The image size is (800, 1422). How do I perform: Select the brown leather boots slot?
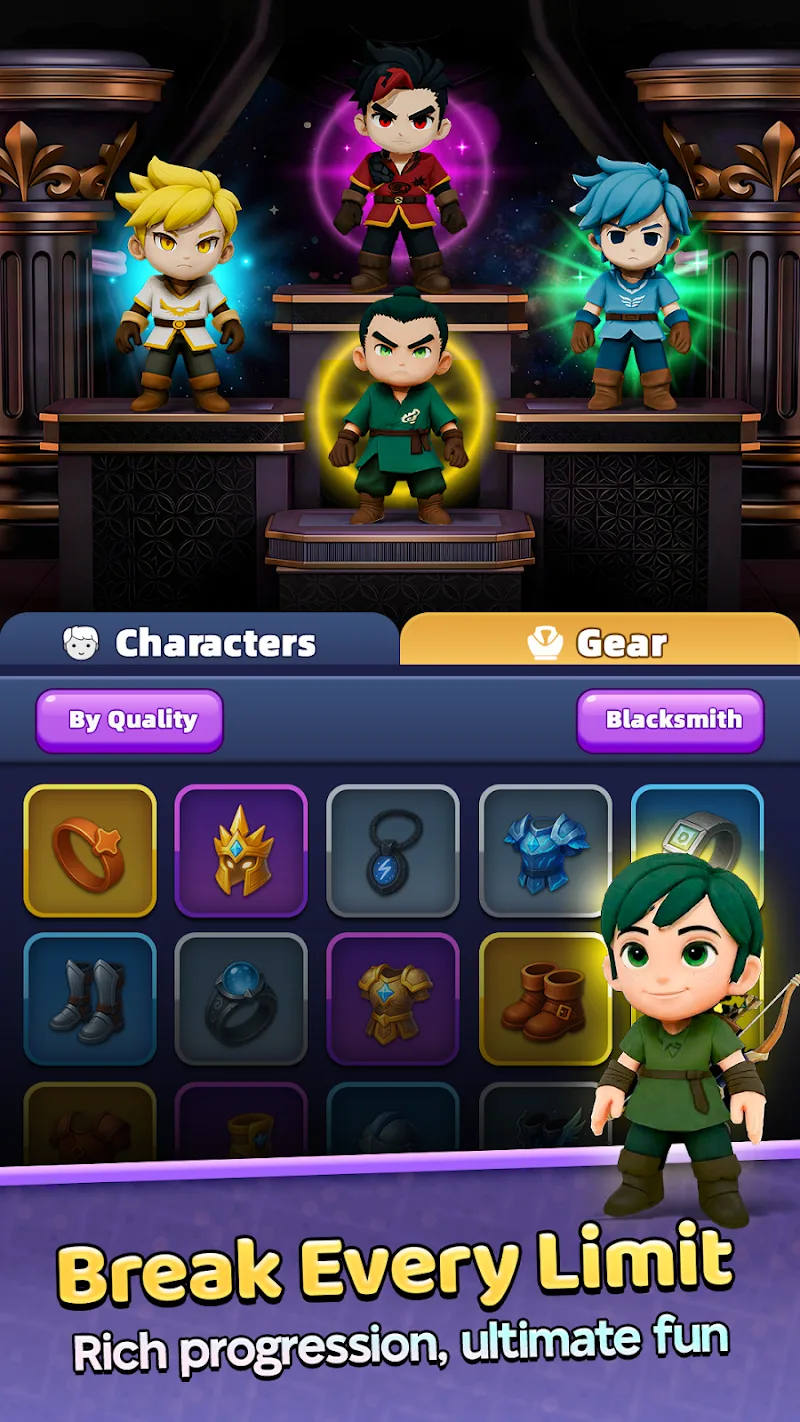(545, 998)
